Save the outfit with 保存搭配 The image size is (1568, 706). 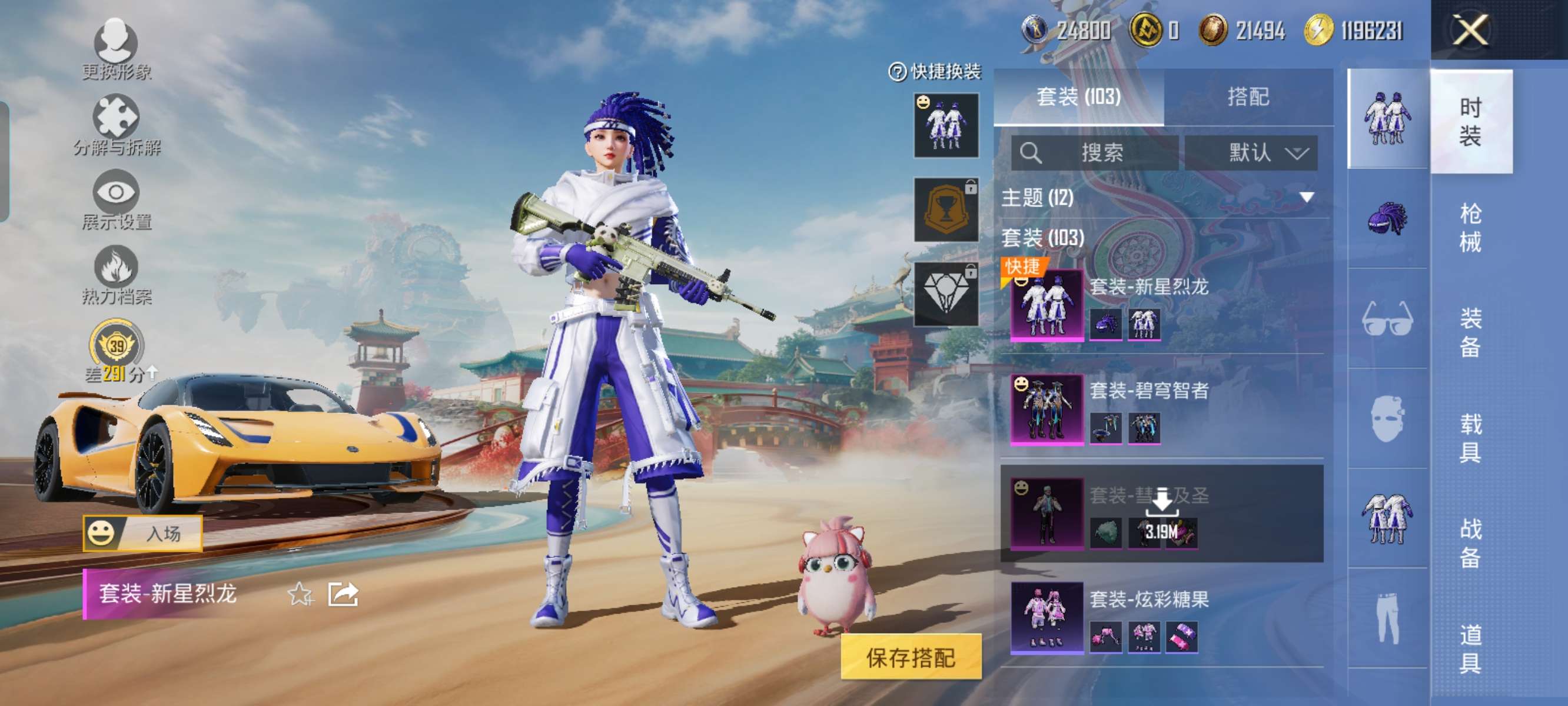coord(911,657)
